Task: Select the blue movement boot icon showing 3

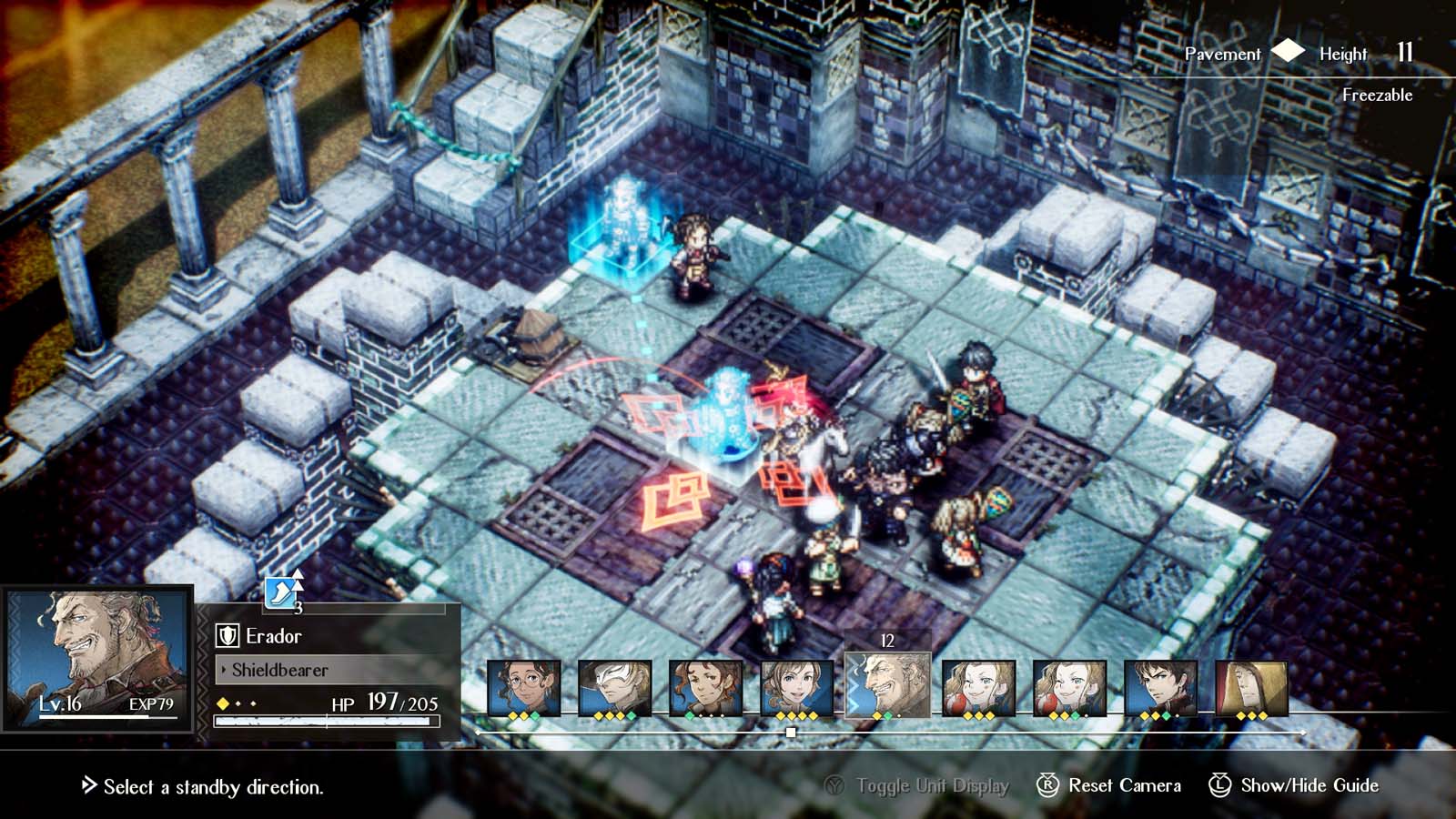Action: pos(278,591)
